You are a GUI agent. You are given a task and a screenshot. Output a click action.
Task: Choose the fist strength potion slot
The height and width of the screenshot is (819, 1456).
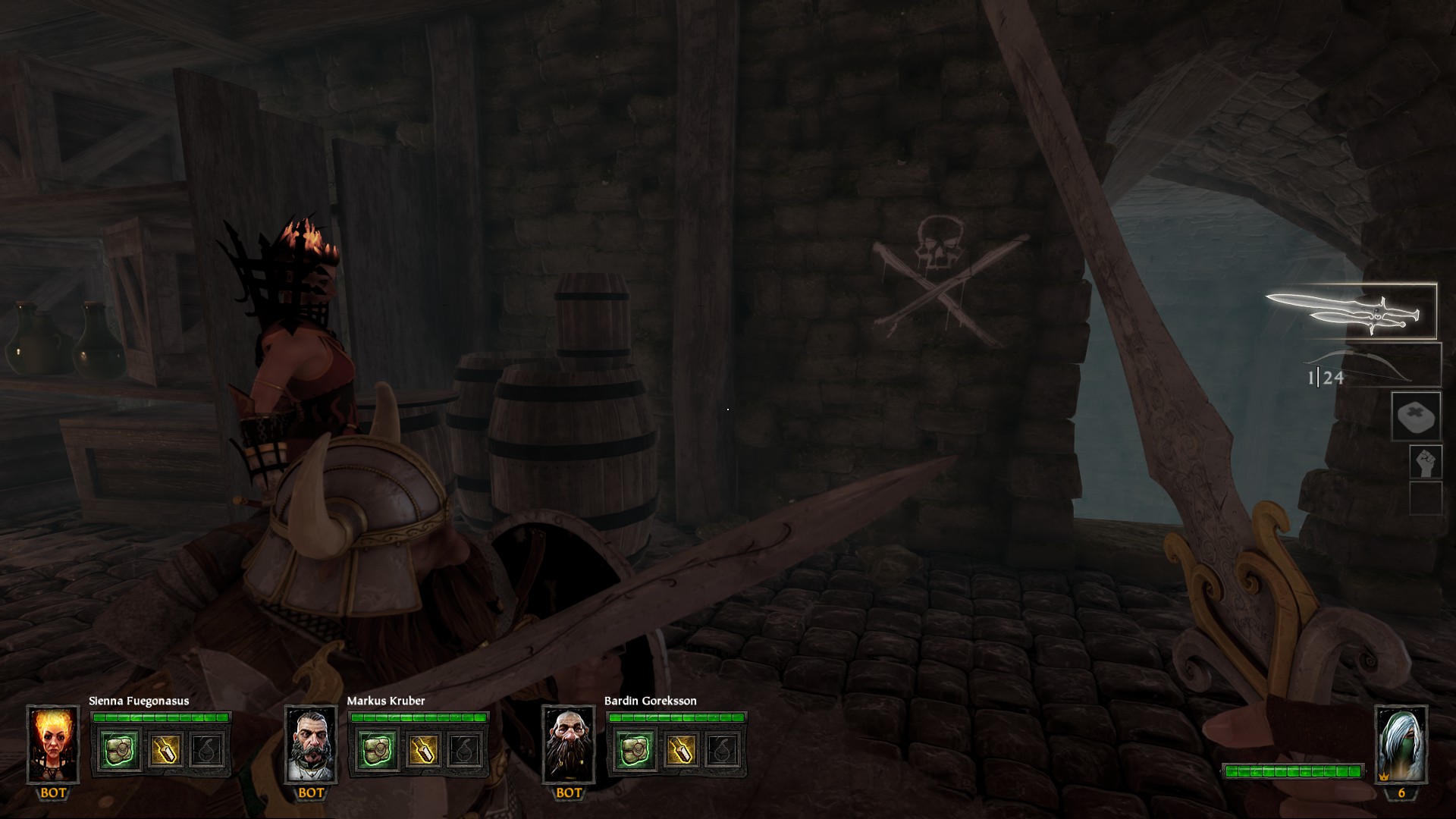(1425, 462)
